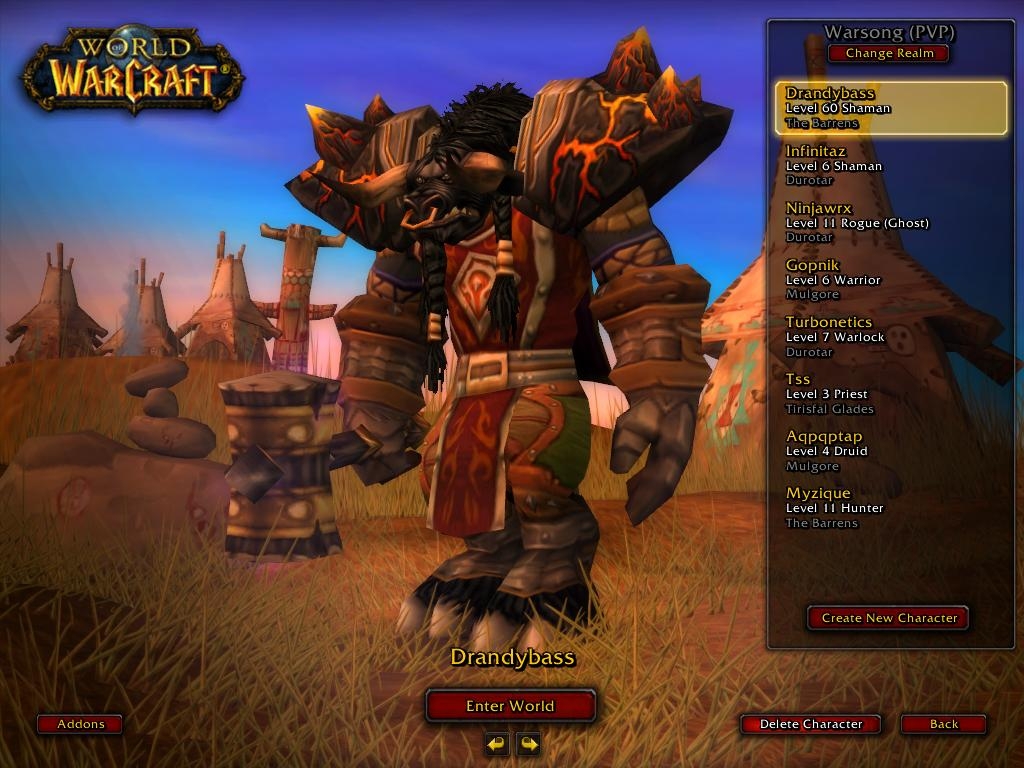
Task: Pick the Warrior named Gopnik
Action: pos(891,279)
